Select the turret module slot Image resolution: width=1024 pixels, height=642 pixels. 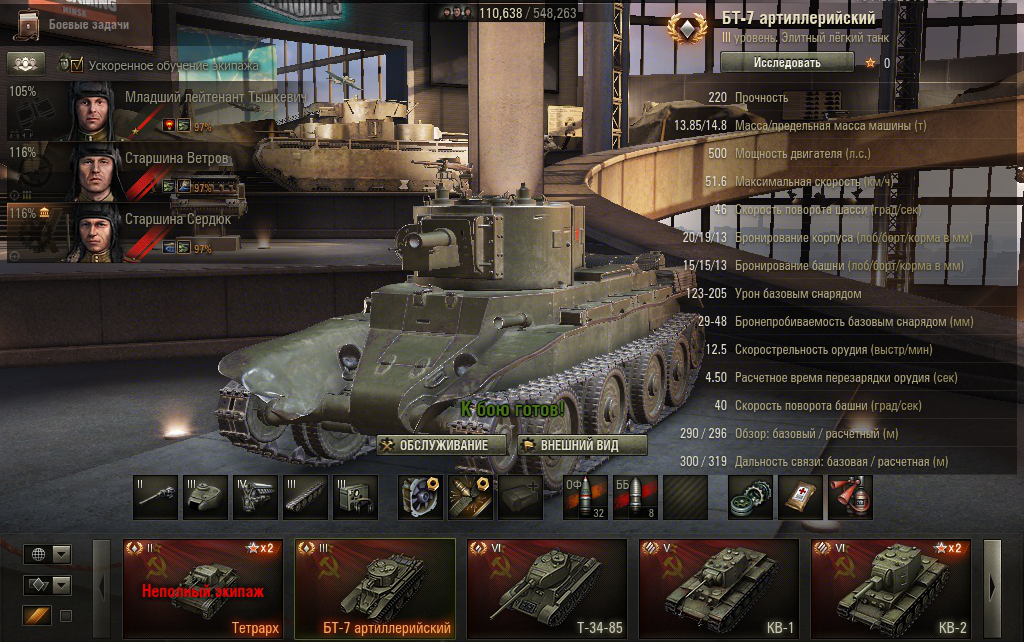coord(205,497)
